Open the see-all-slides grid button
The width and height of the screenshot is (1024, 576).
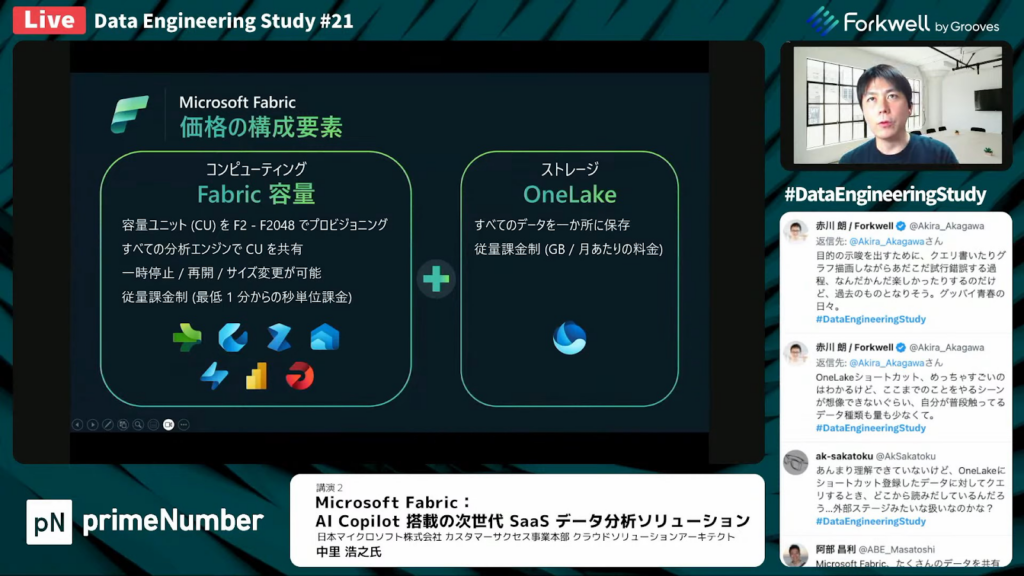pyautogui.click(x=122, y=424)
